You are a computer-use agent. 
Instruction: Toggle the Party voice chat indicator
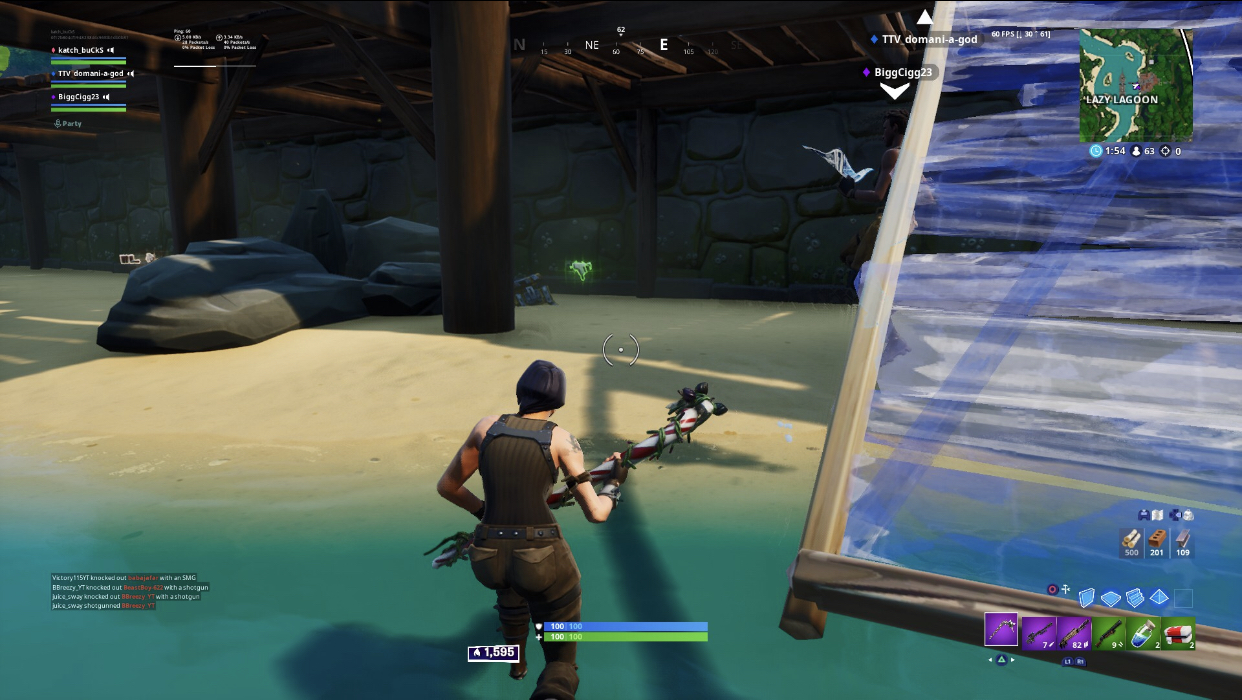[x=67, y=124]
